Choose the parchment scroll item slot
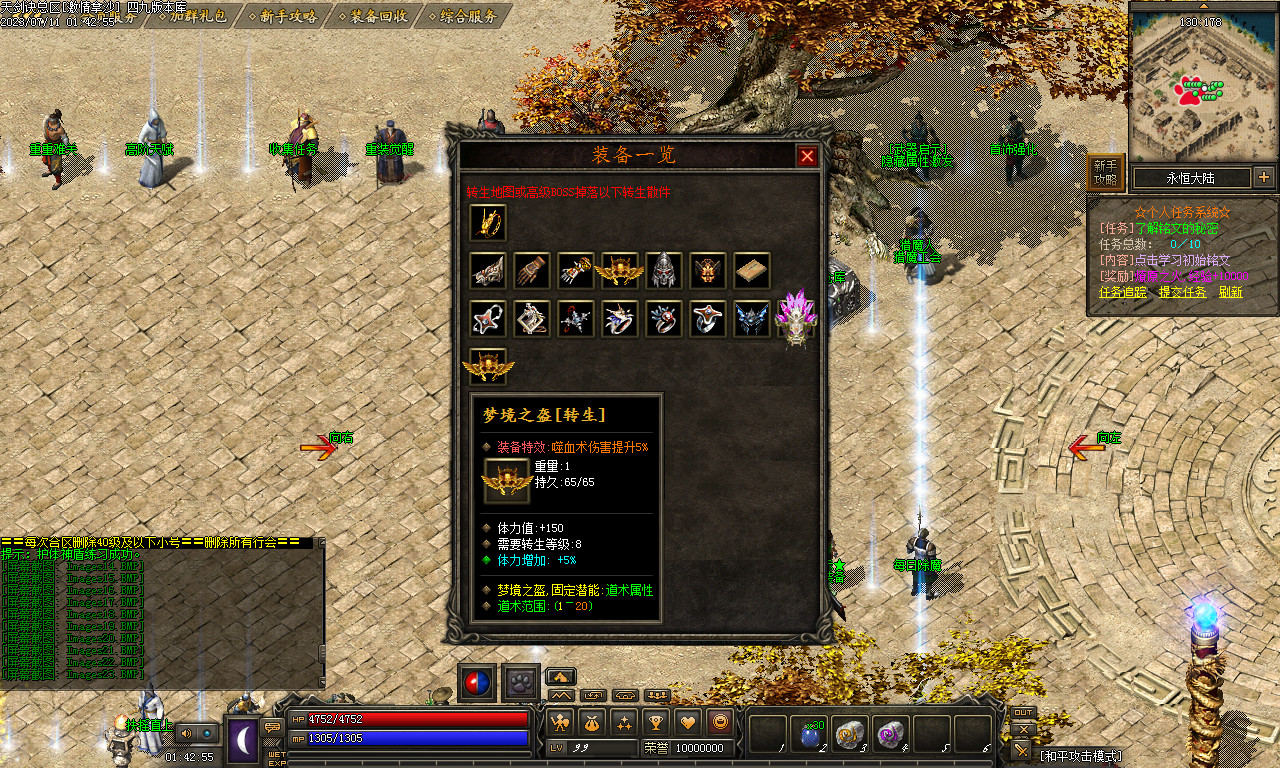Viewport: 1280px width, 768px height. click(x=752, y=270)
